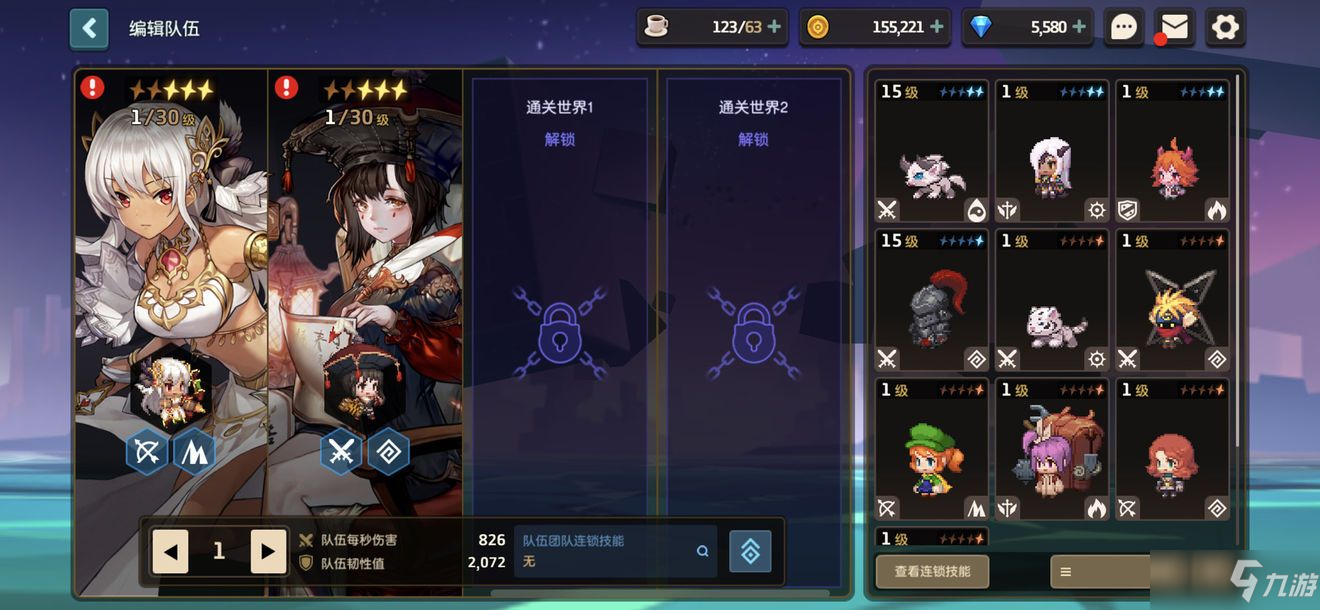
Task: Open the hero list sort button
Action: pyautogui.click(x=1100, y=571)
